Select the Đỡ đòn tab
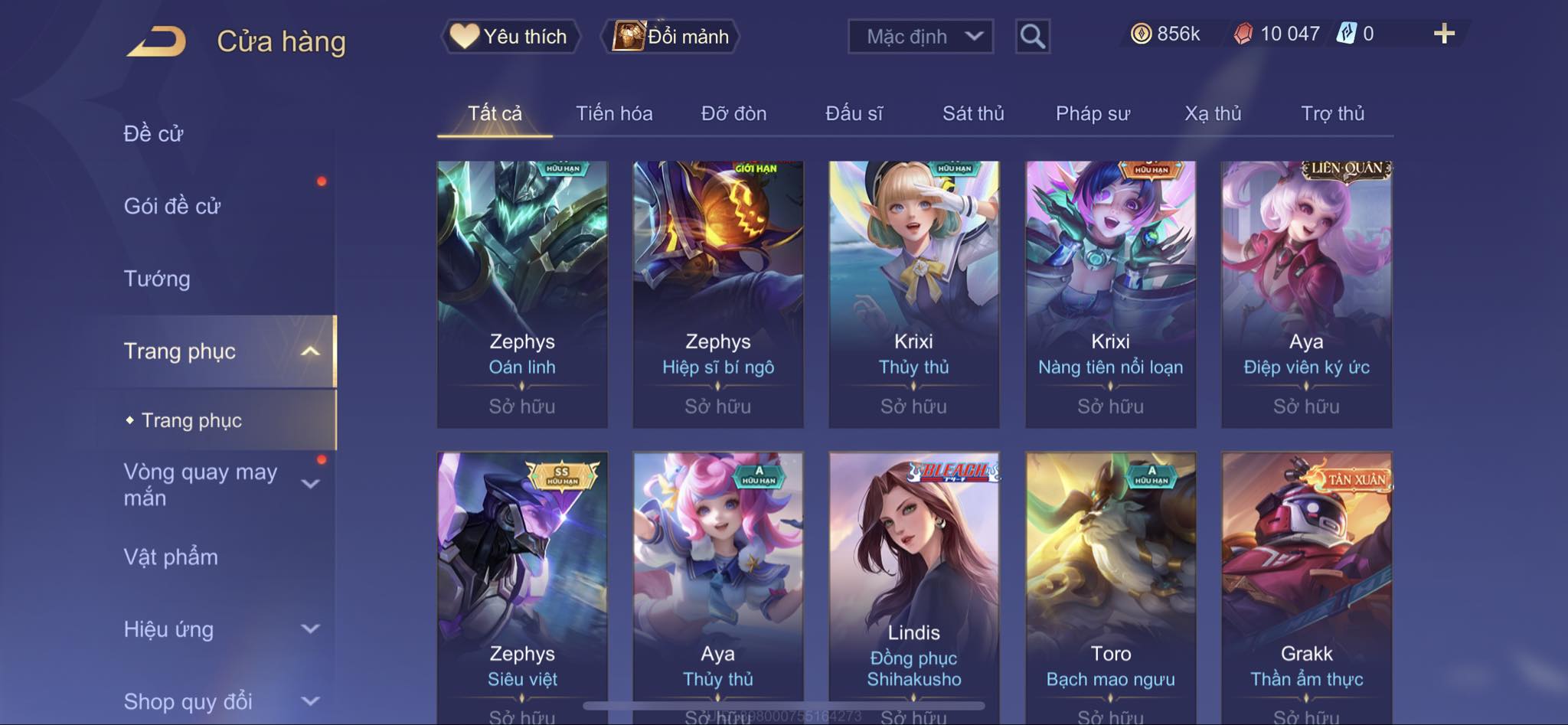Screen dimensions: 1568x725 click(x=733, y=113)
